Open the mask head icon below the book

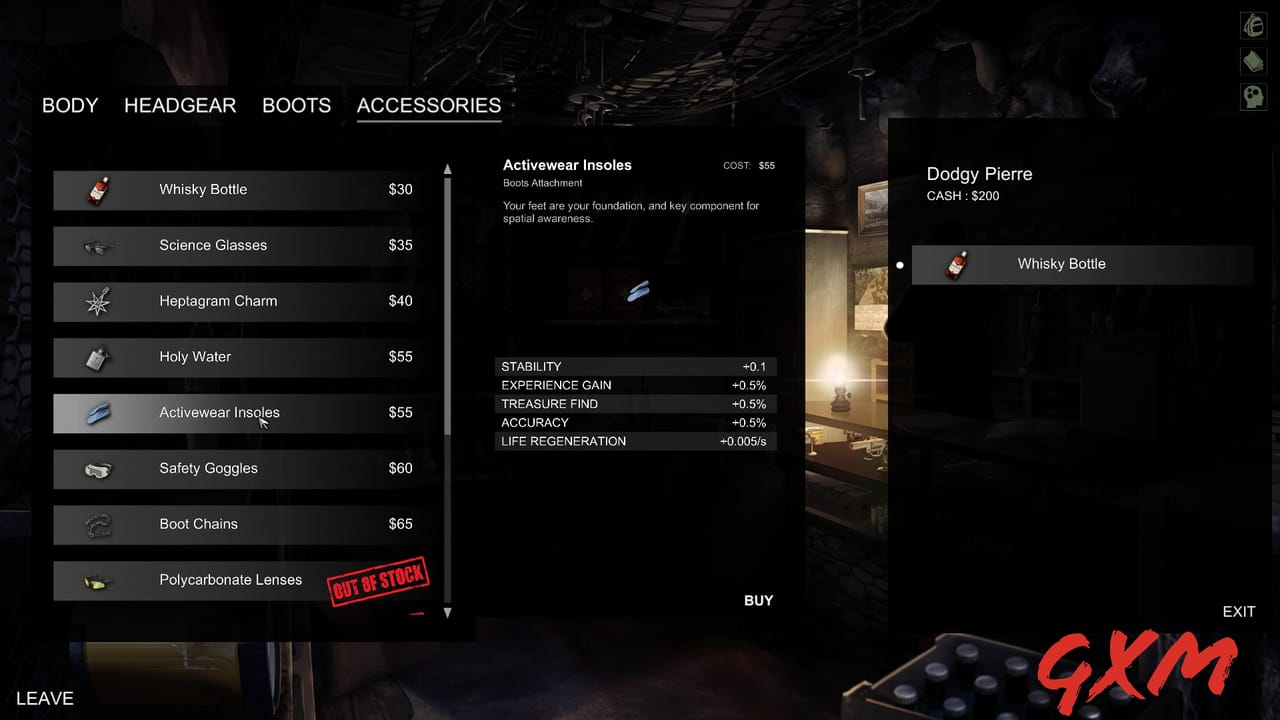coord(1253,96)
